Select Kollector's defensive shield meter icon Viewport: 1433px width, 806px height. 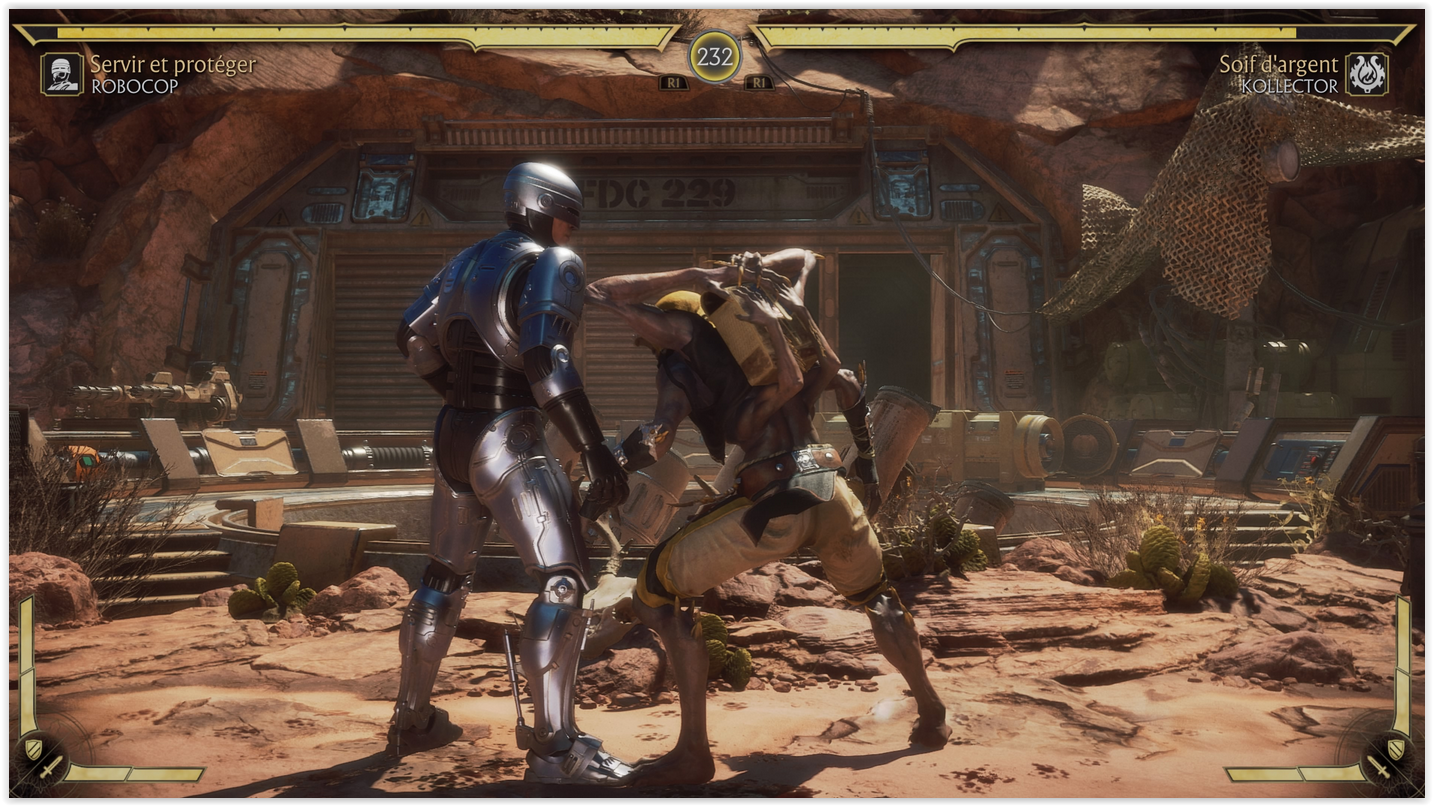[1395, 748]
